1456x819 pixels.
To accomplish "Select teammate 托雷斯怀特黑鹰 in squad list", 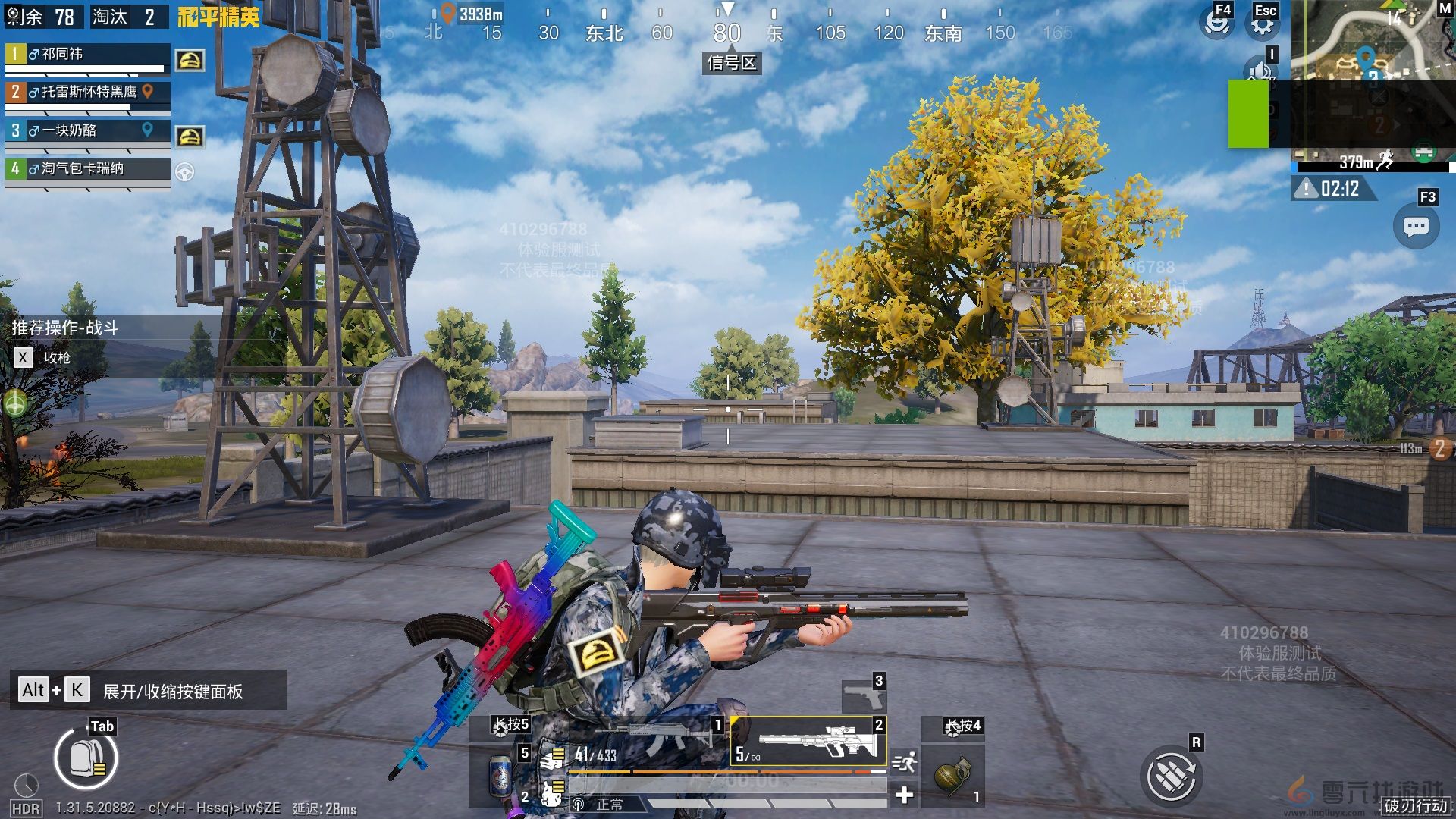I will point(87,93).
